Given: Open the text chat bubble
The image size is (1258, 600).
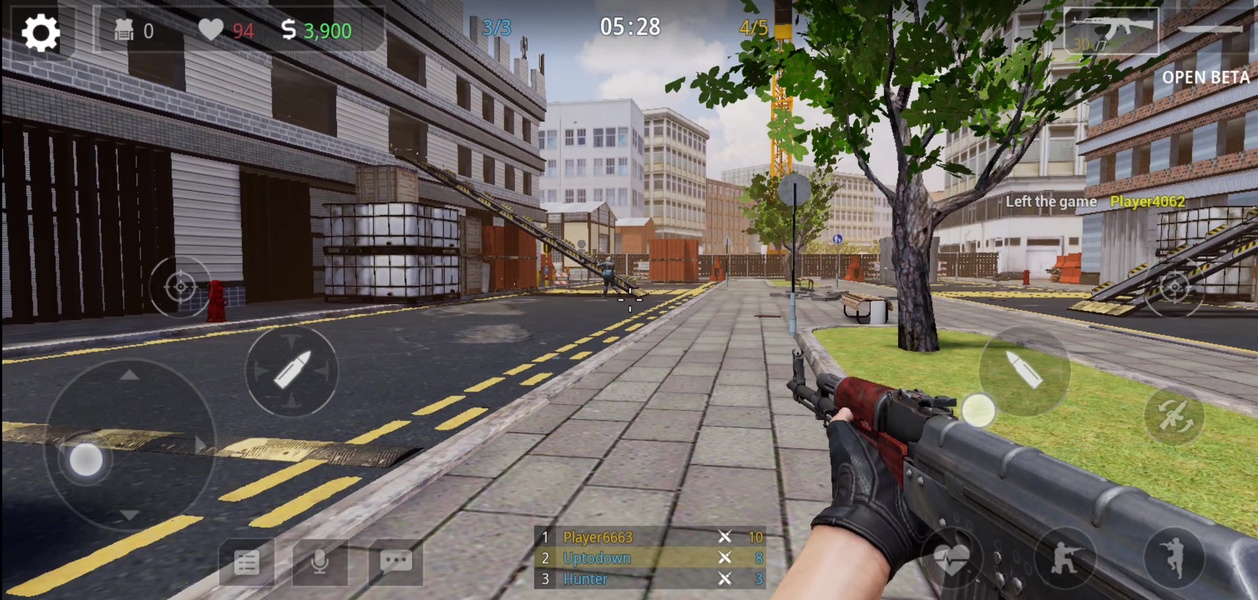Looking at the screenshot, I should click(395, 561).
